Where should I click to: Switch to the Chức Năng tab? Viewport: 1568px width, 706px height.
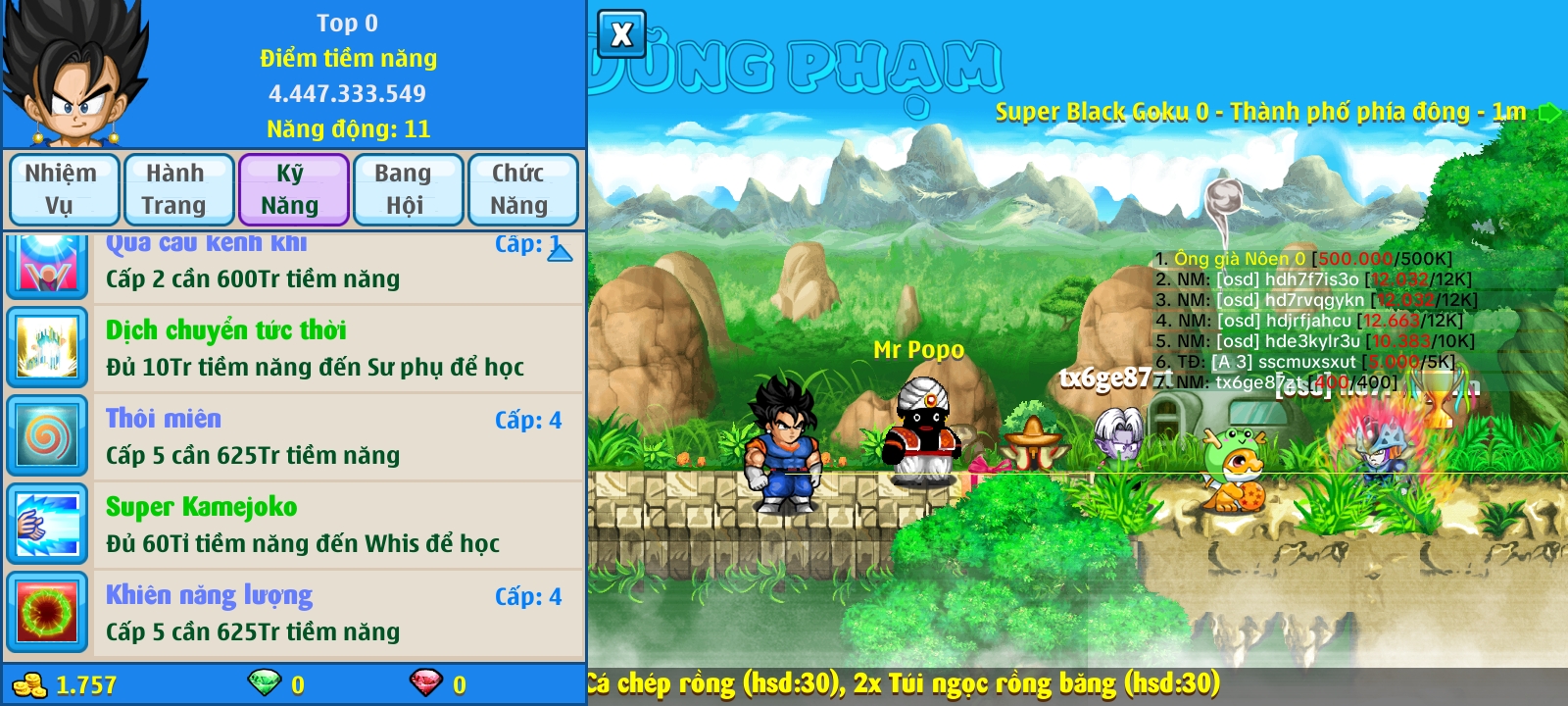pyautogui.click(x=520, y=189)
